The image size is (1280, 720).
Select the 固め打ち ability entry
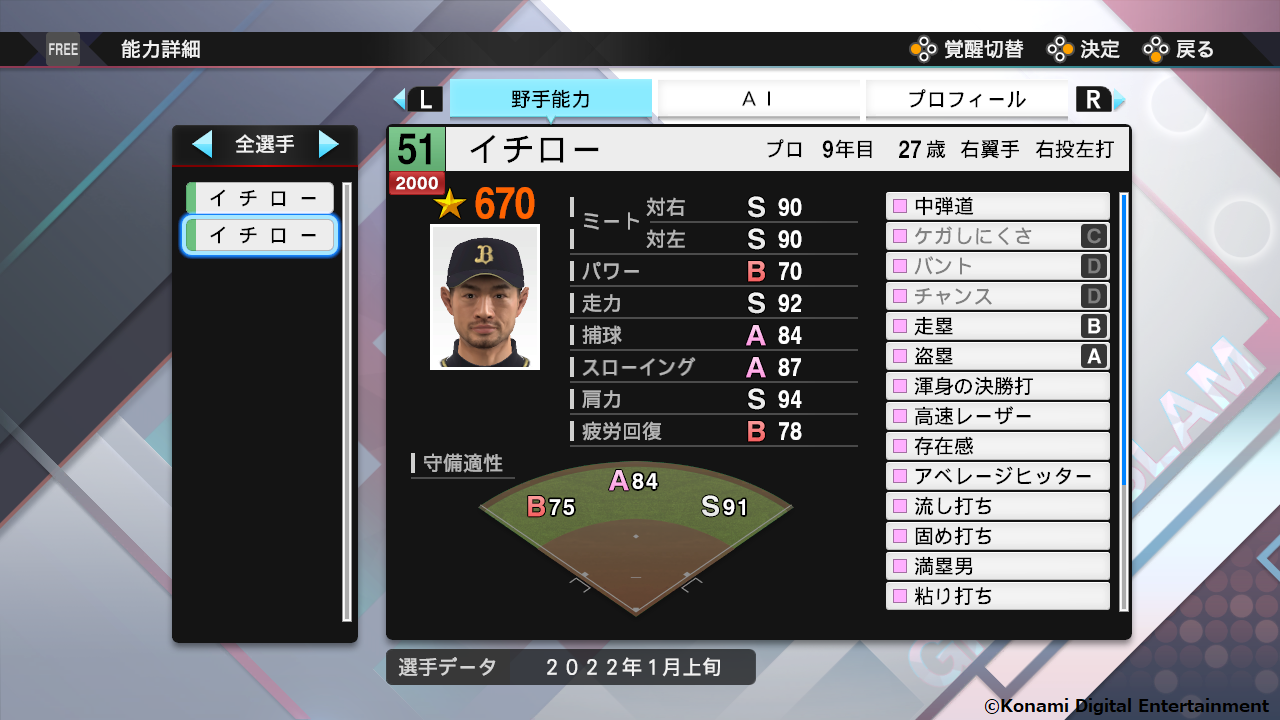(997, 536)
